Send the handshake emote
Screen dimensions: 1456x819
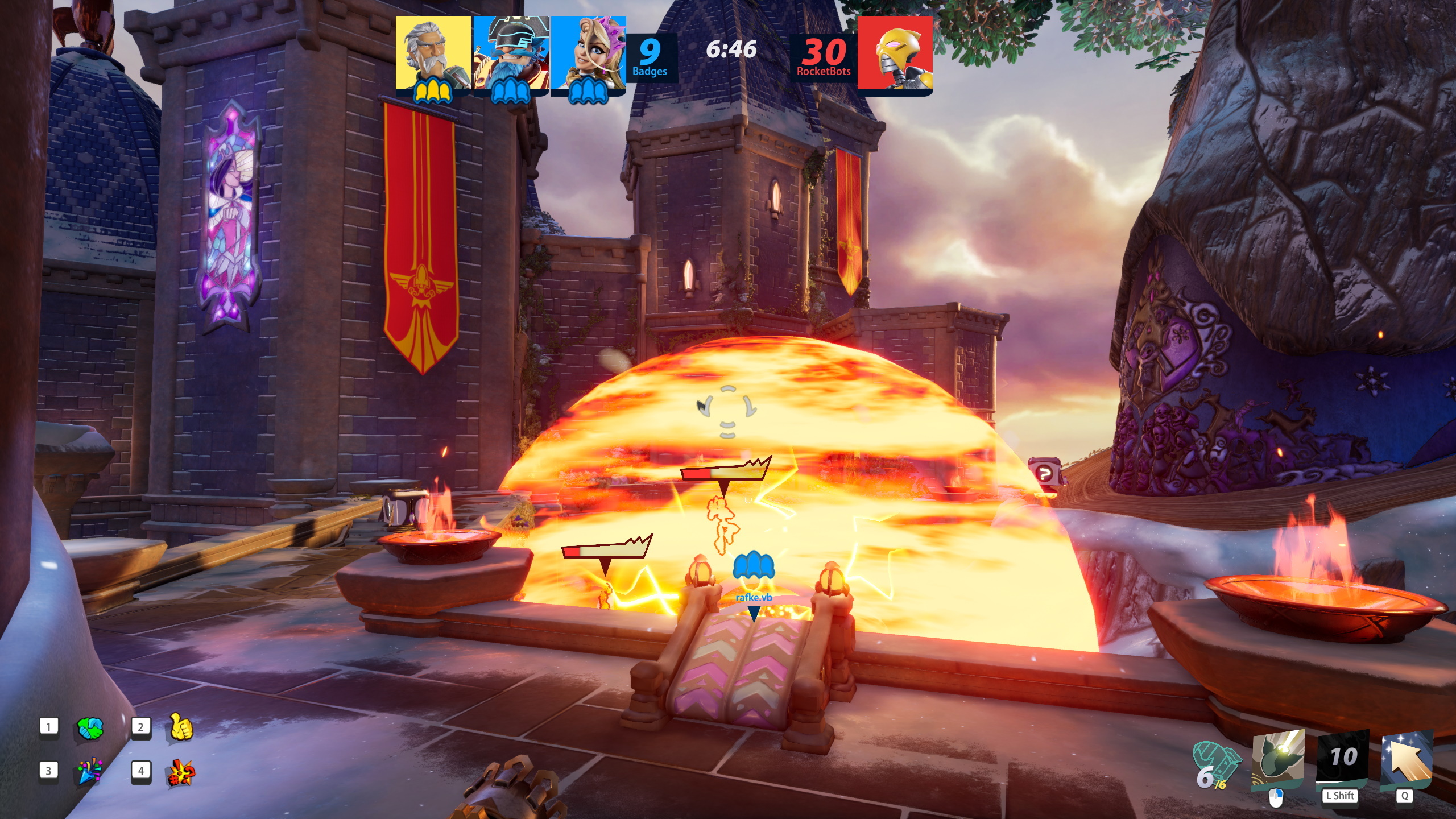[x=90, y=728]
